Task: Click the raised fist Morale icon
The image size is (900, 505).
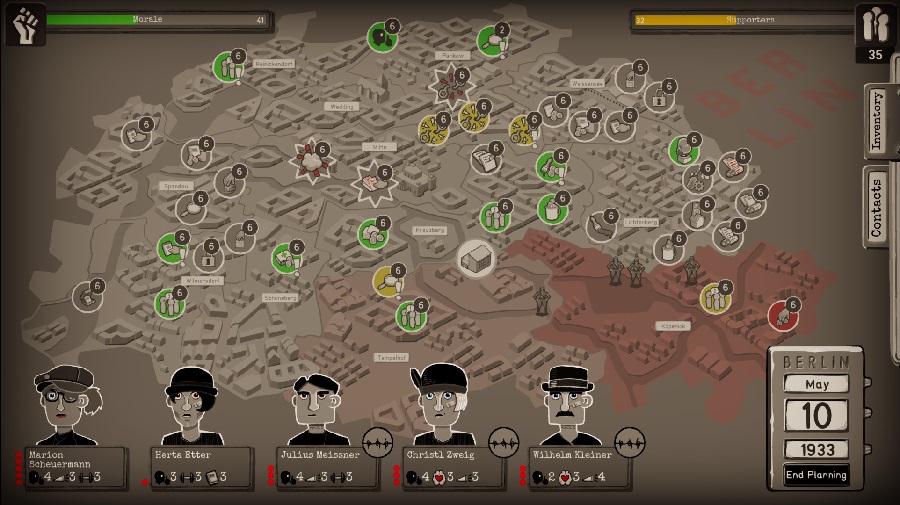Action: [x=24, y=24]
